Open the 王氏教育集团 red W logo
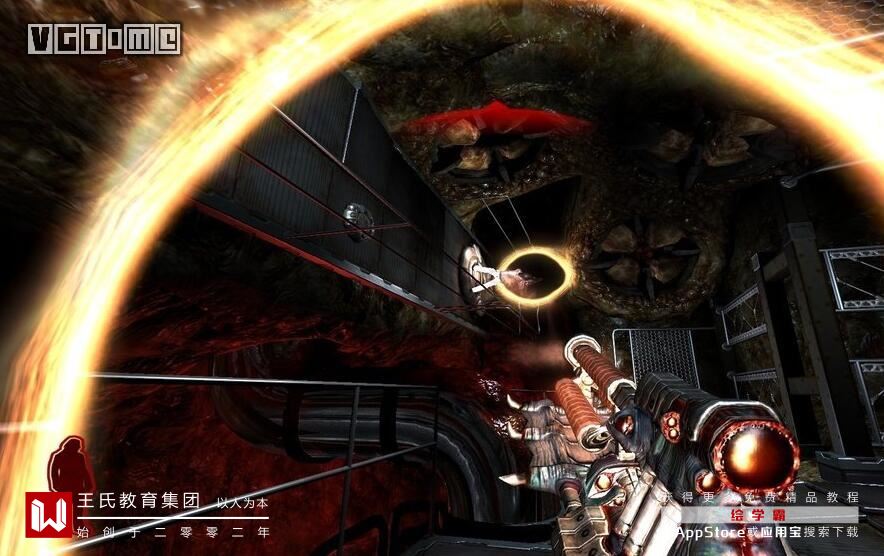Image resolution: width=884 pixels, height=556 pixels. 48,515
